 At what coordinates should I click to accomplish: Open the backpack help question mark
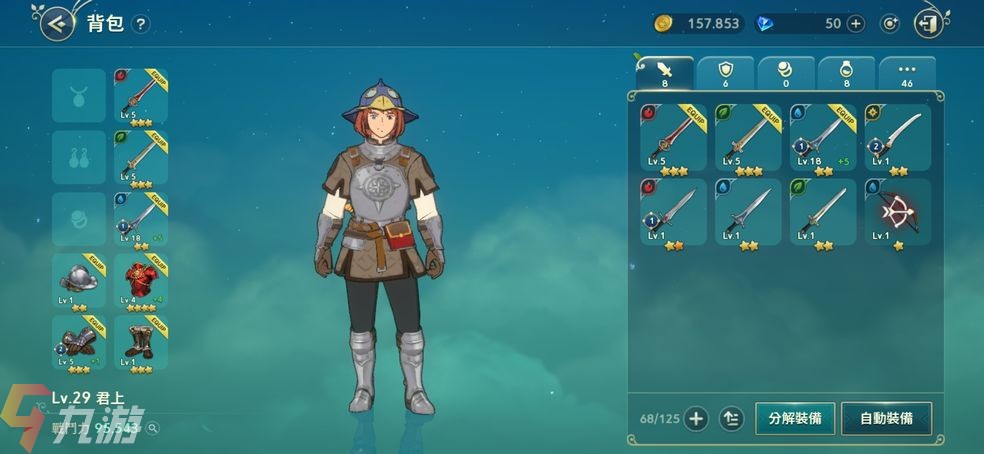(x=141, y=24)
